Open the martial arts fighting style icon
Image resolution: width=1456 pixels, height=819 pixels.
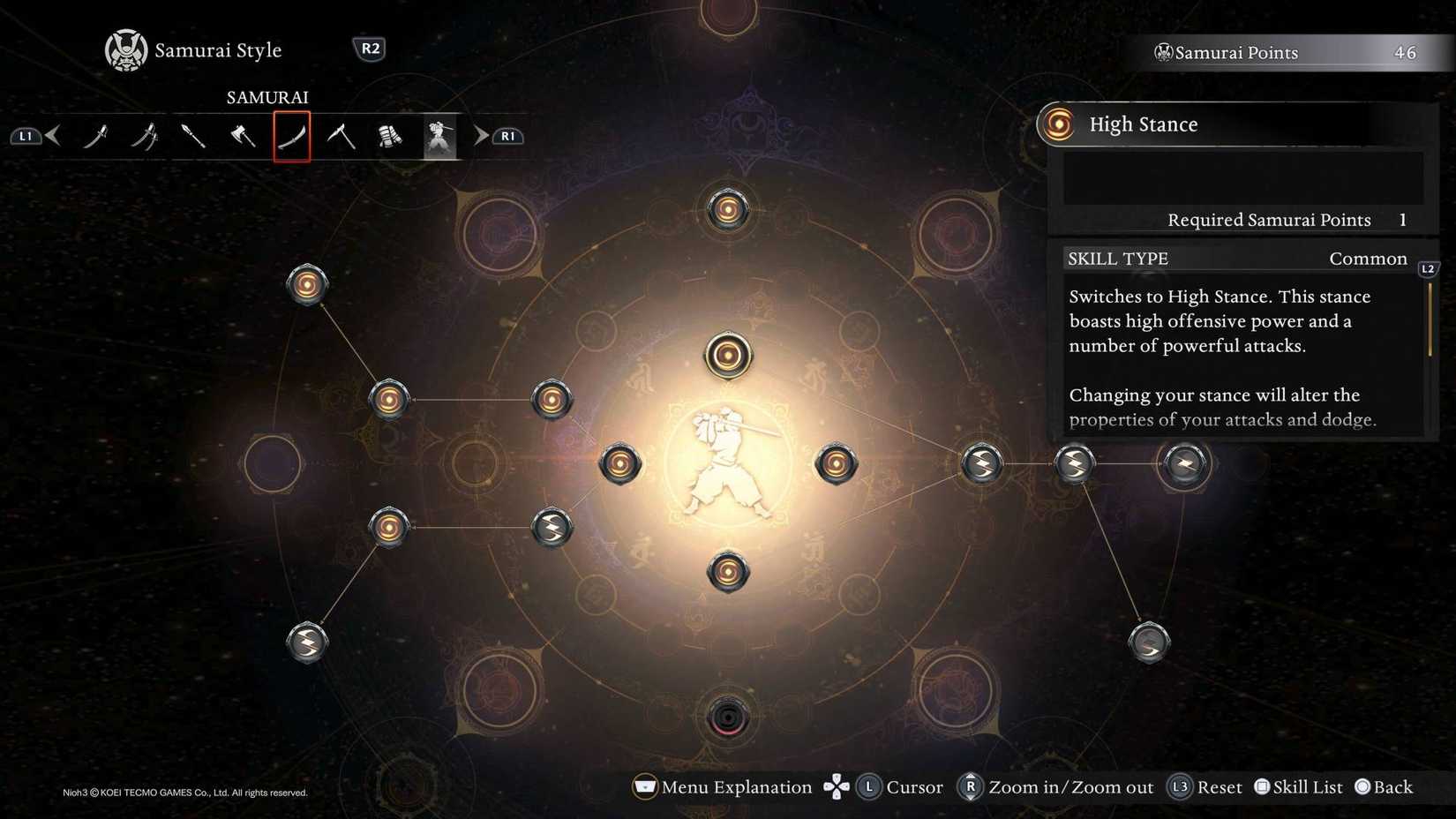tap(439, 135)
